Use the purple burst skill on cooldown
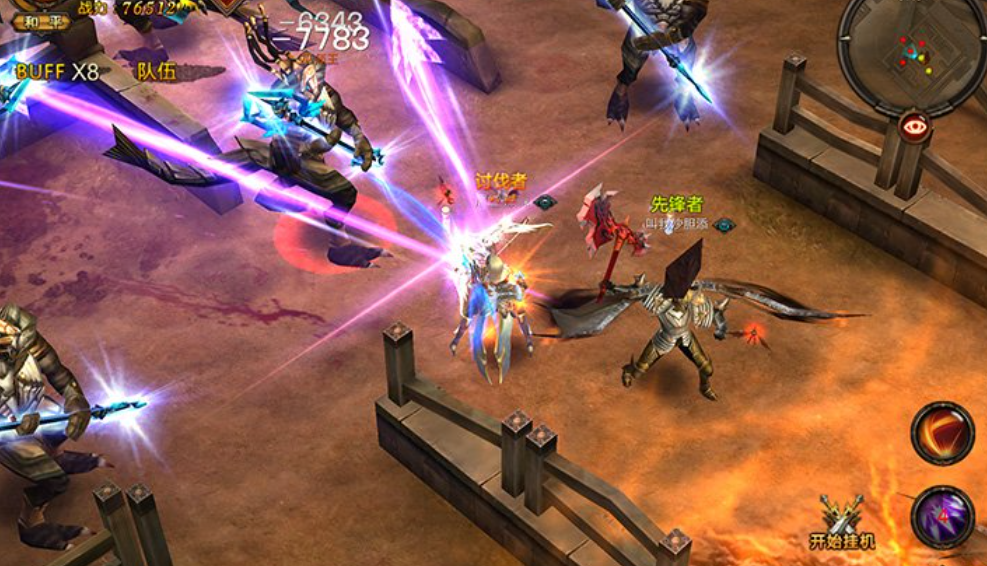The height and width of the screenshot is (566, 987). 942,516
